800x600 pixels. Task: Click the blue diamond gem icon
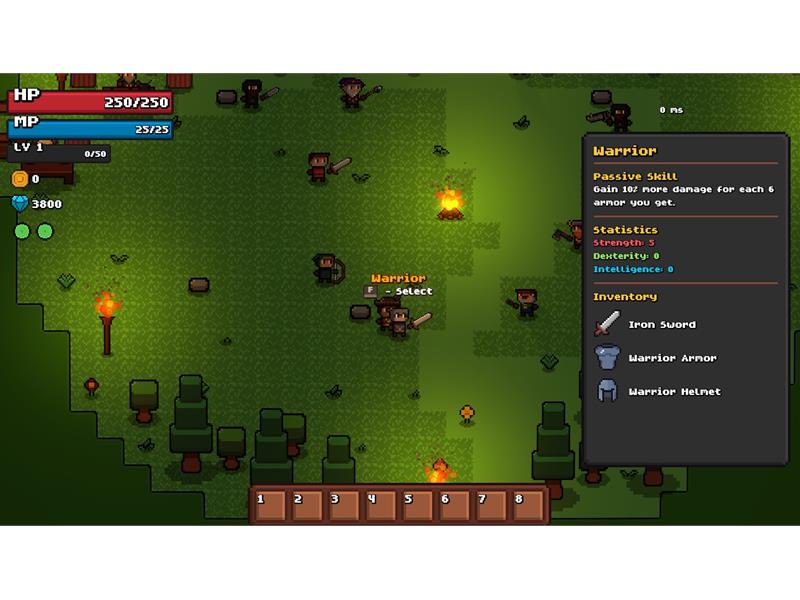click(19, 204)
